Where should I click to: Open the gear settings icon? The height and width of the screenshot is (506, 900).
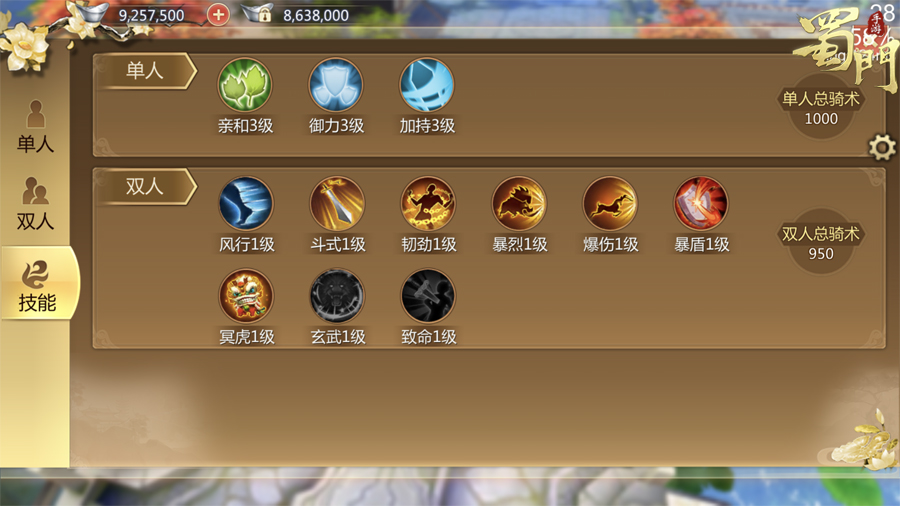881,149
